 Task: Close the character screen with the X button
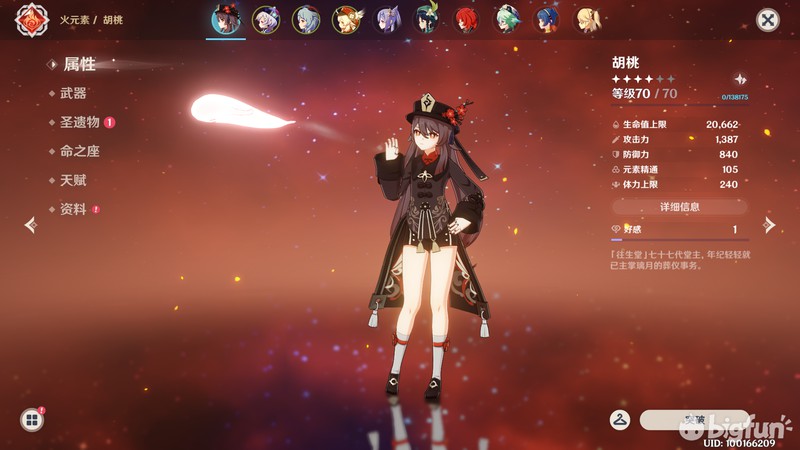[x=767, y=20]
